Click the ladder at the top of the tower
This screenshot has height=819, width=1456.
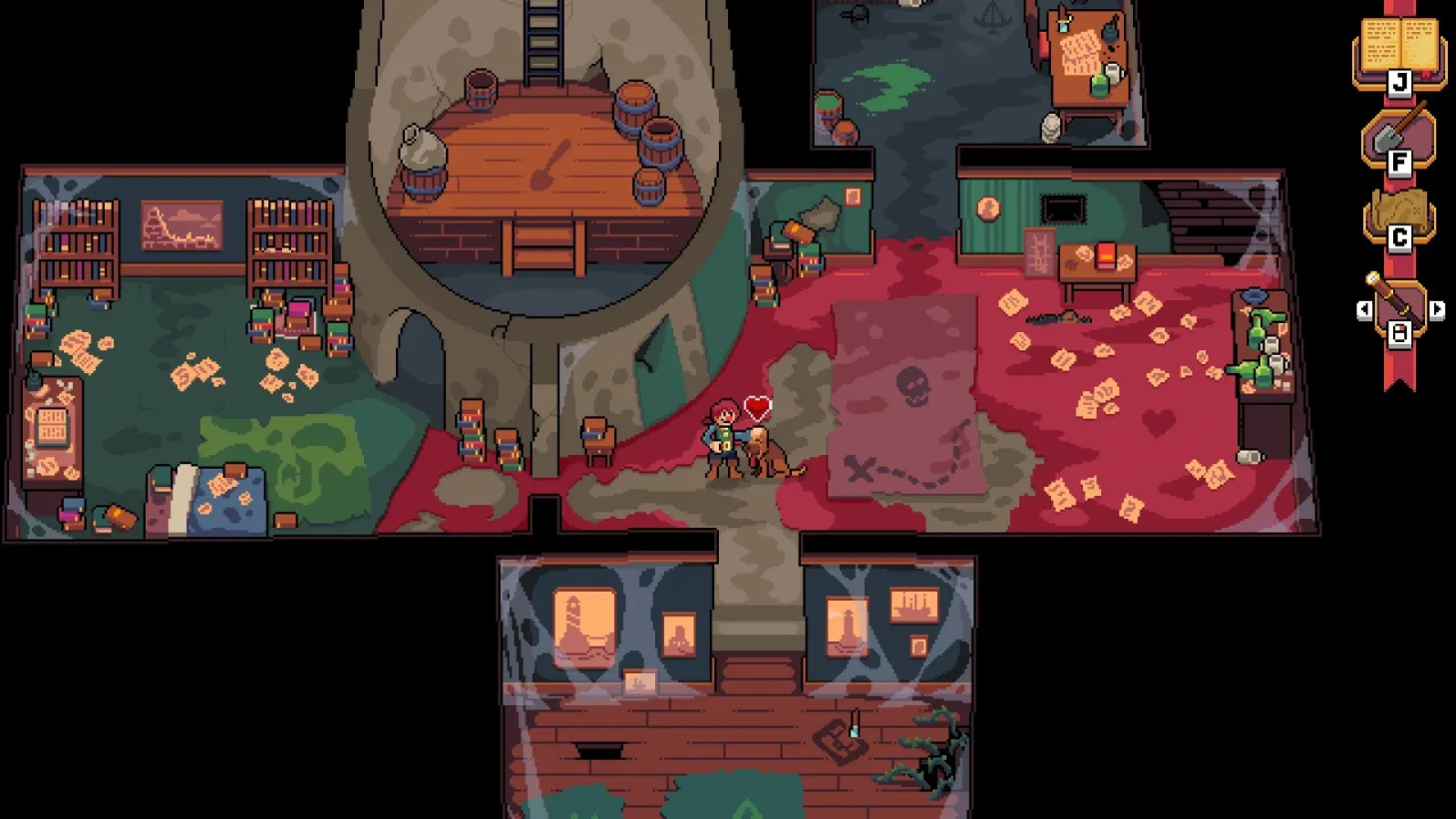(544, 40)
